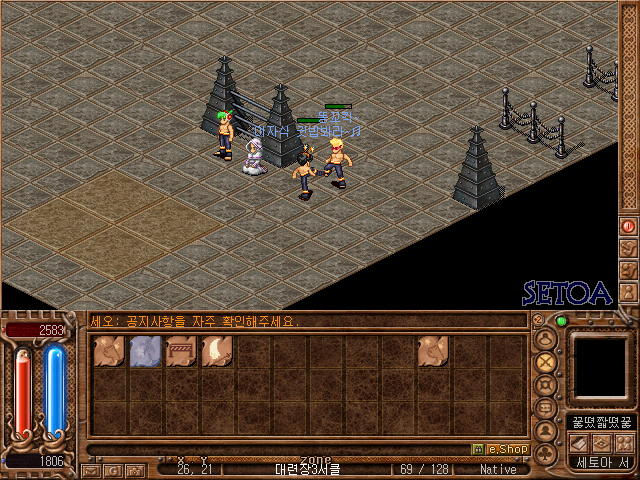Click the G button at bottom left

point(113,469)
